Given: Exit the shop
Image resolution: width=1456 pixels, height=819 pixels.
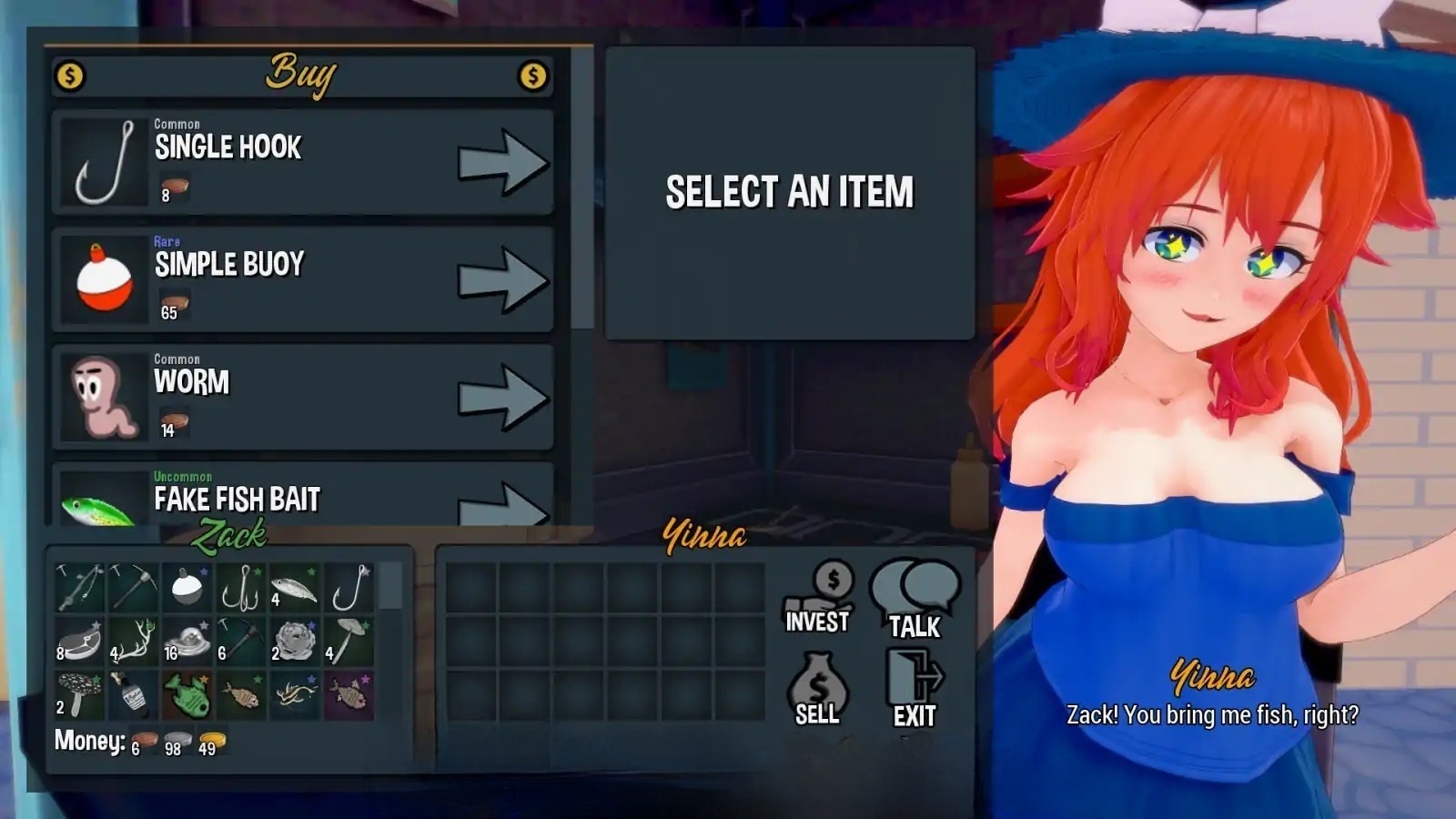Looking at the screenshot, I should point(915,689).
